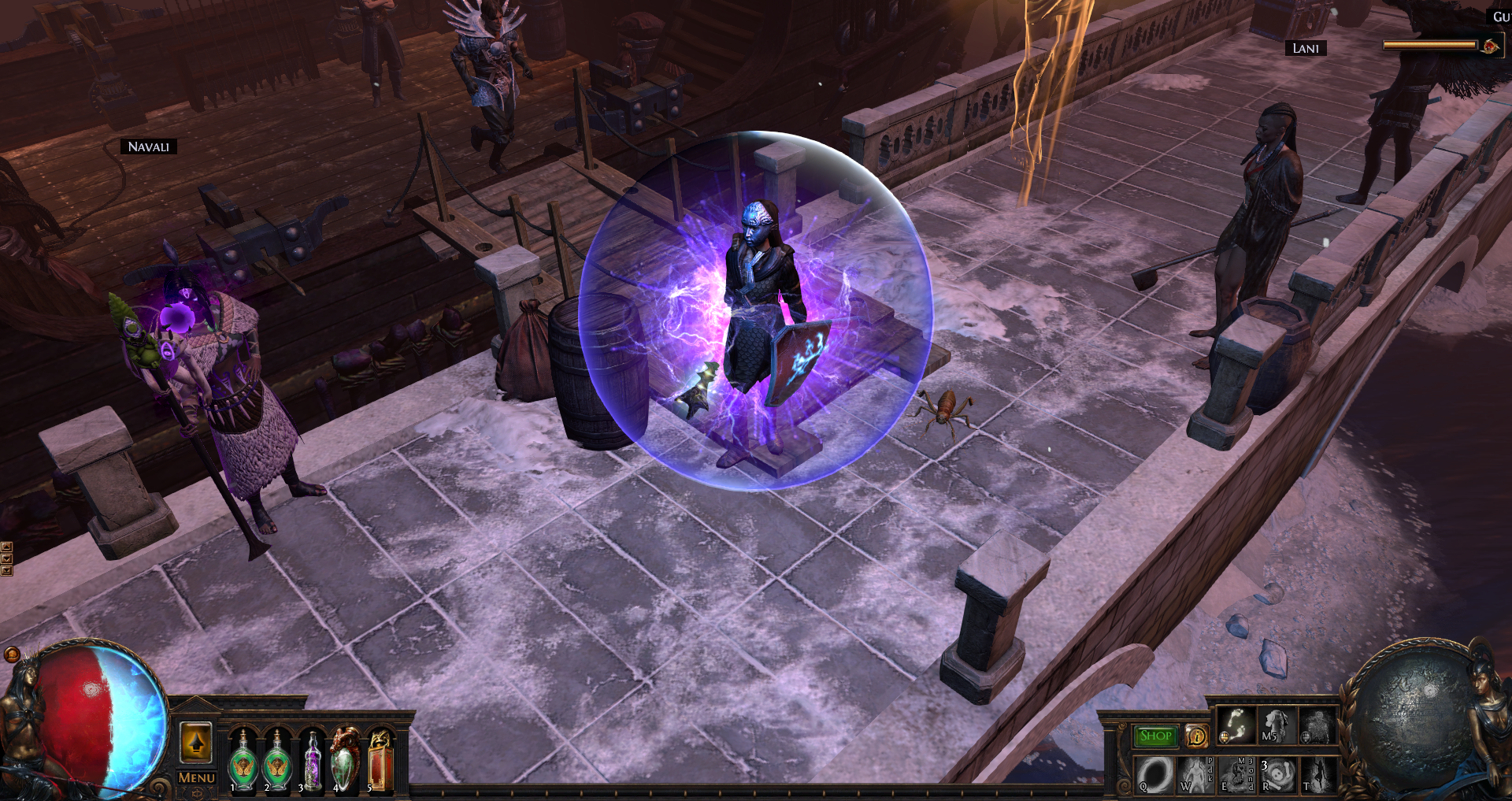Use the purple flask in slot 3
This screenshot has width=1512, height=801.
(x=312, y=762)
